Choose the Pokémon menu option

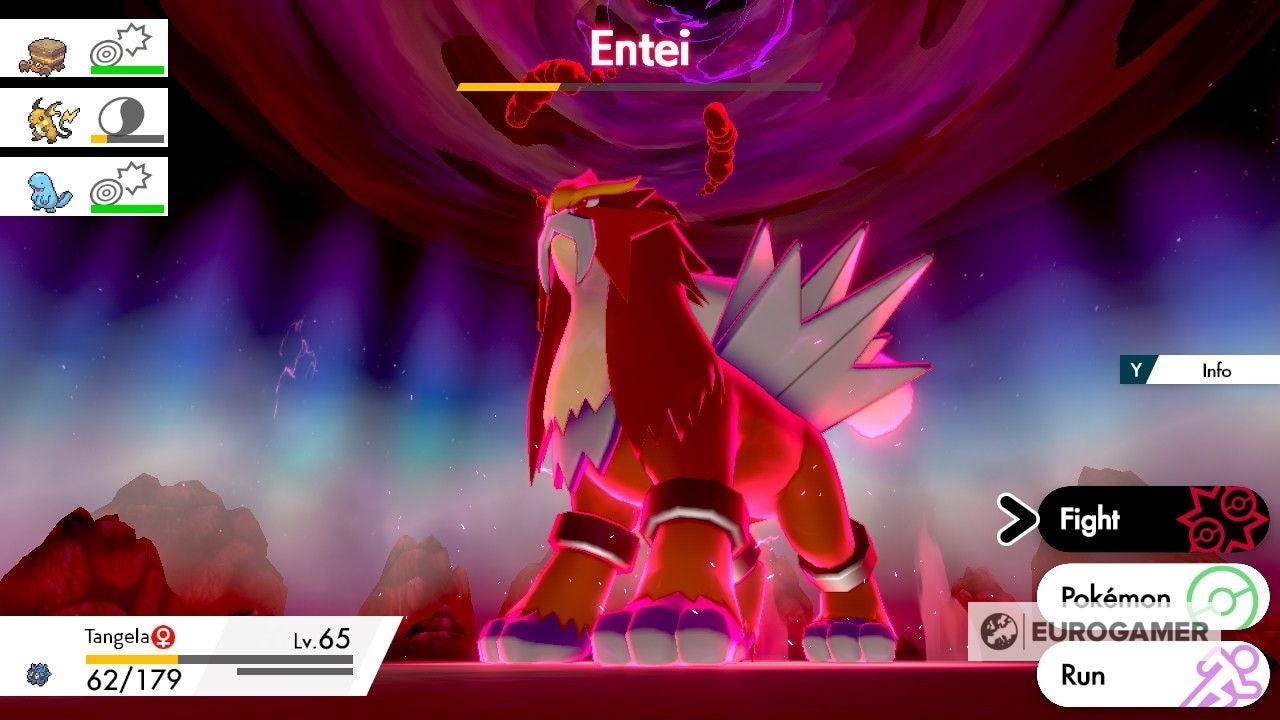[x=1116, y=597]
